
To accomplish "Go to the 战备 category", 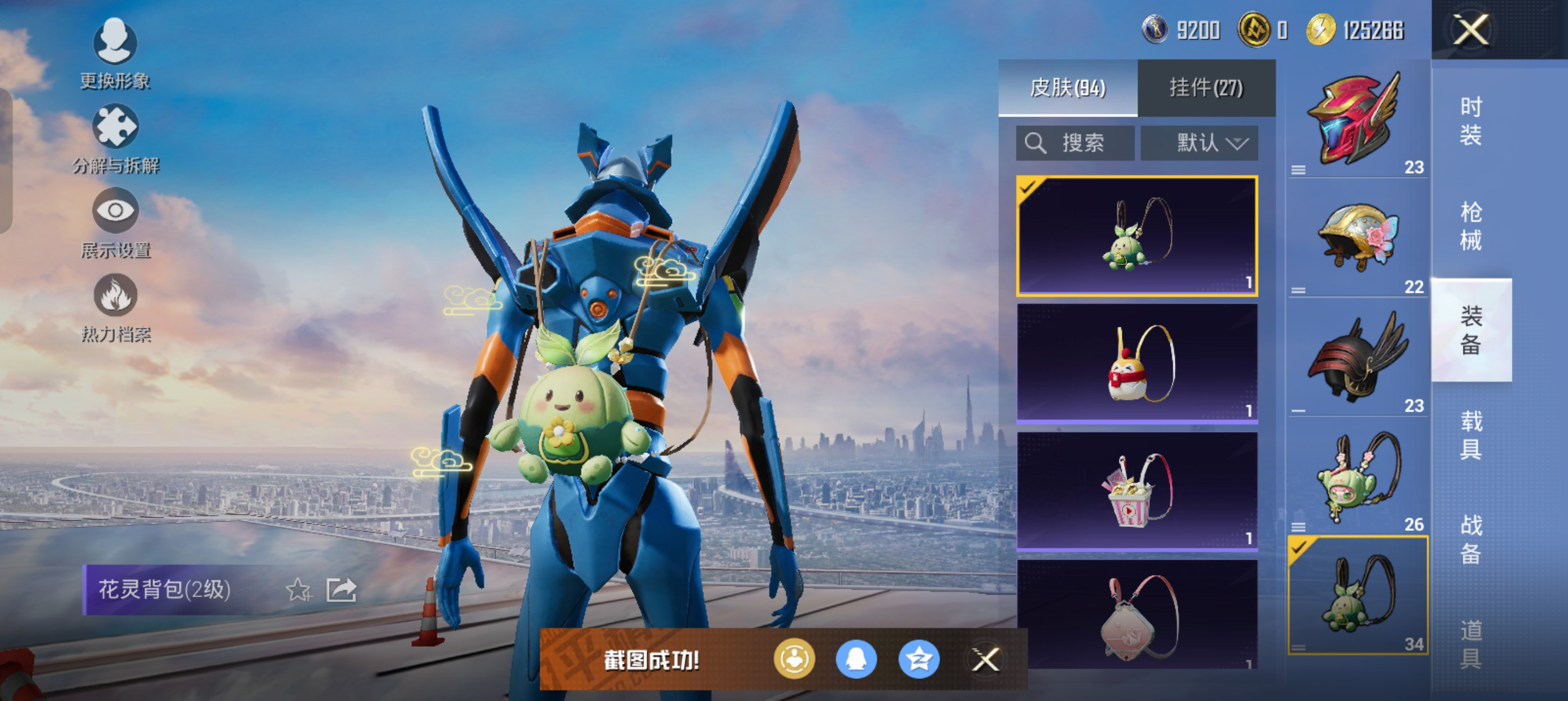I will coord(1471,539).
